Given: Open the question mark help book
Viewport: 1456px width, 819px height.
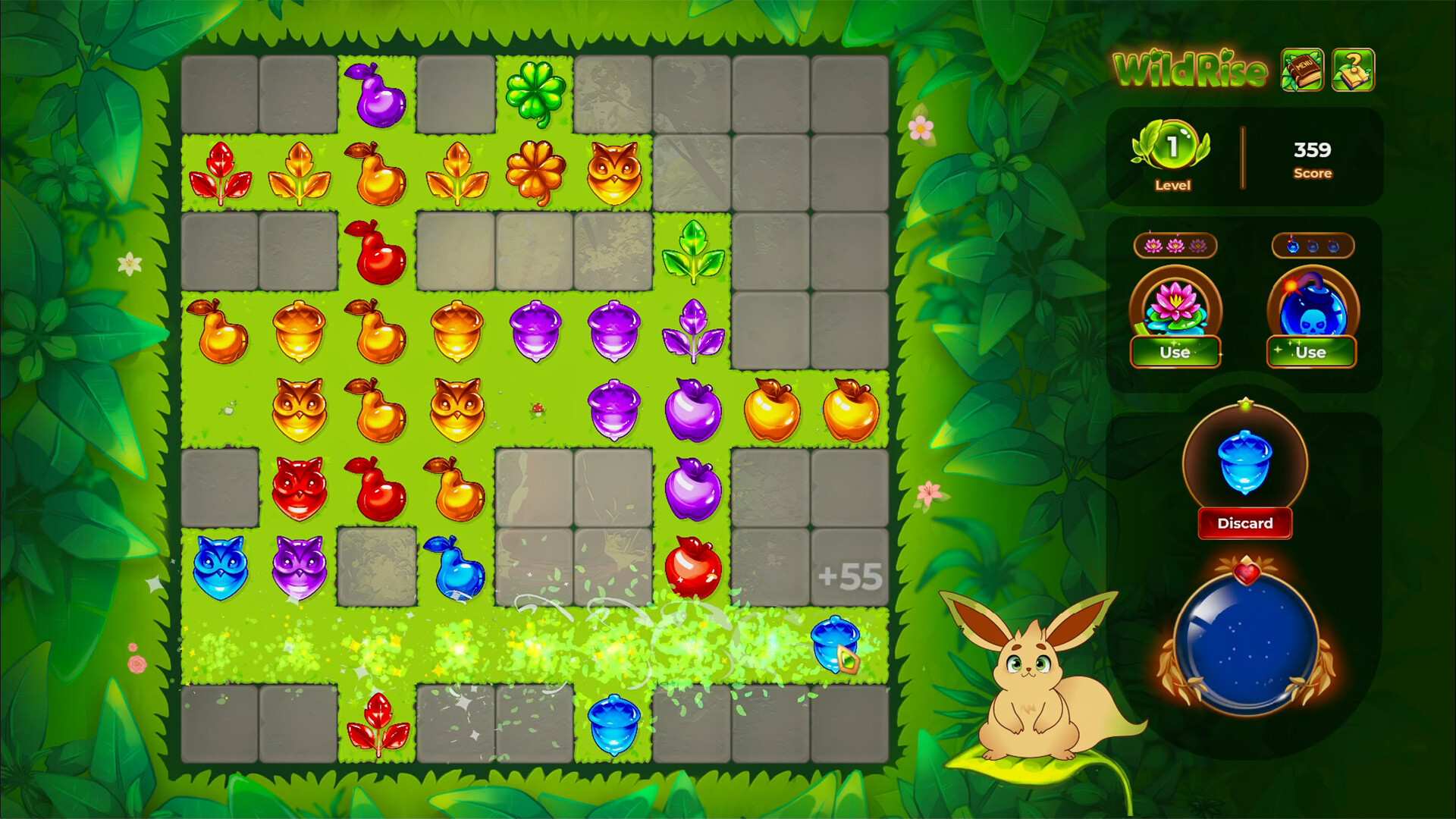Looking at the screenshot, I should coord(1353,70).
